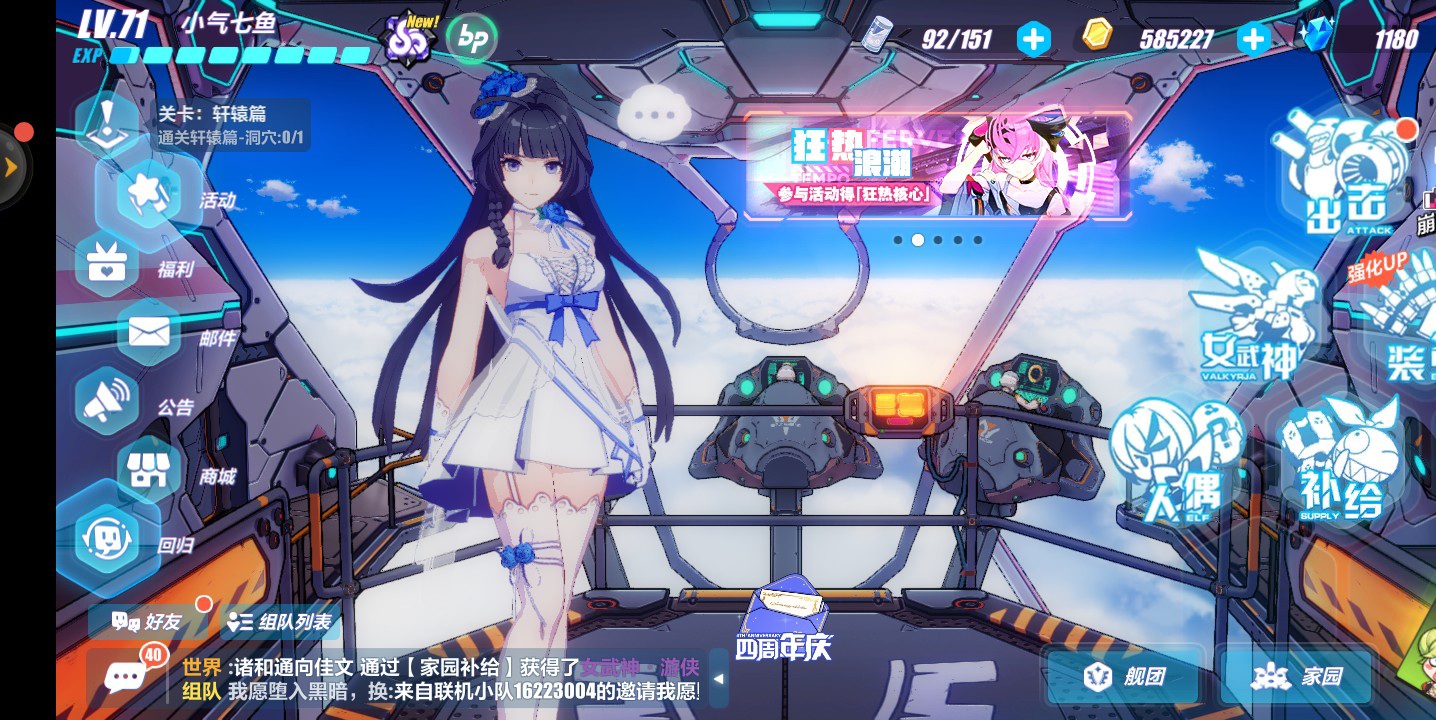Image resolution: width=1436 pixels, height=720 pixels.
Task: Open the 回归 return menu
Action: point(107,540)
